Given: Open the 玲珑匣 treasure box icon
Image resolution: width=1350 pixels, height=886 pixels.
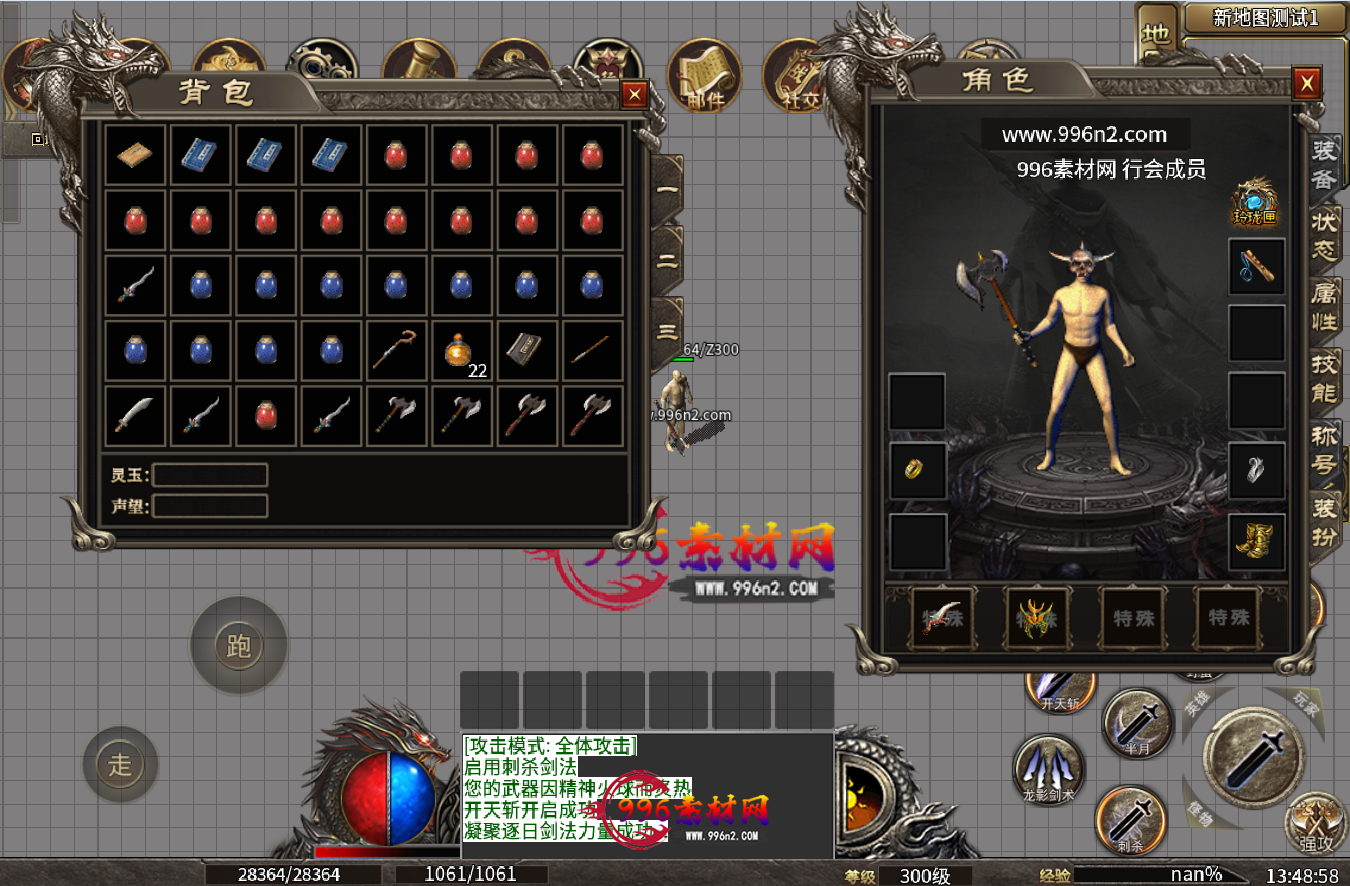Looking at the screenshot, I should [x=1255, y=201].
